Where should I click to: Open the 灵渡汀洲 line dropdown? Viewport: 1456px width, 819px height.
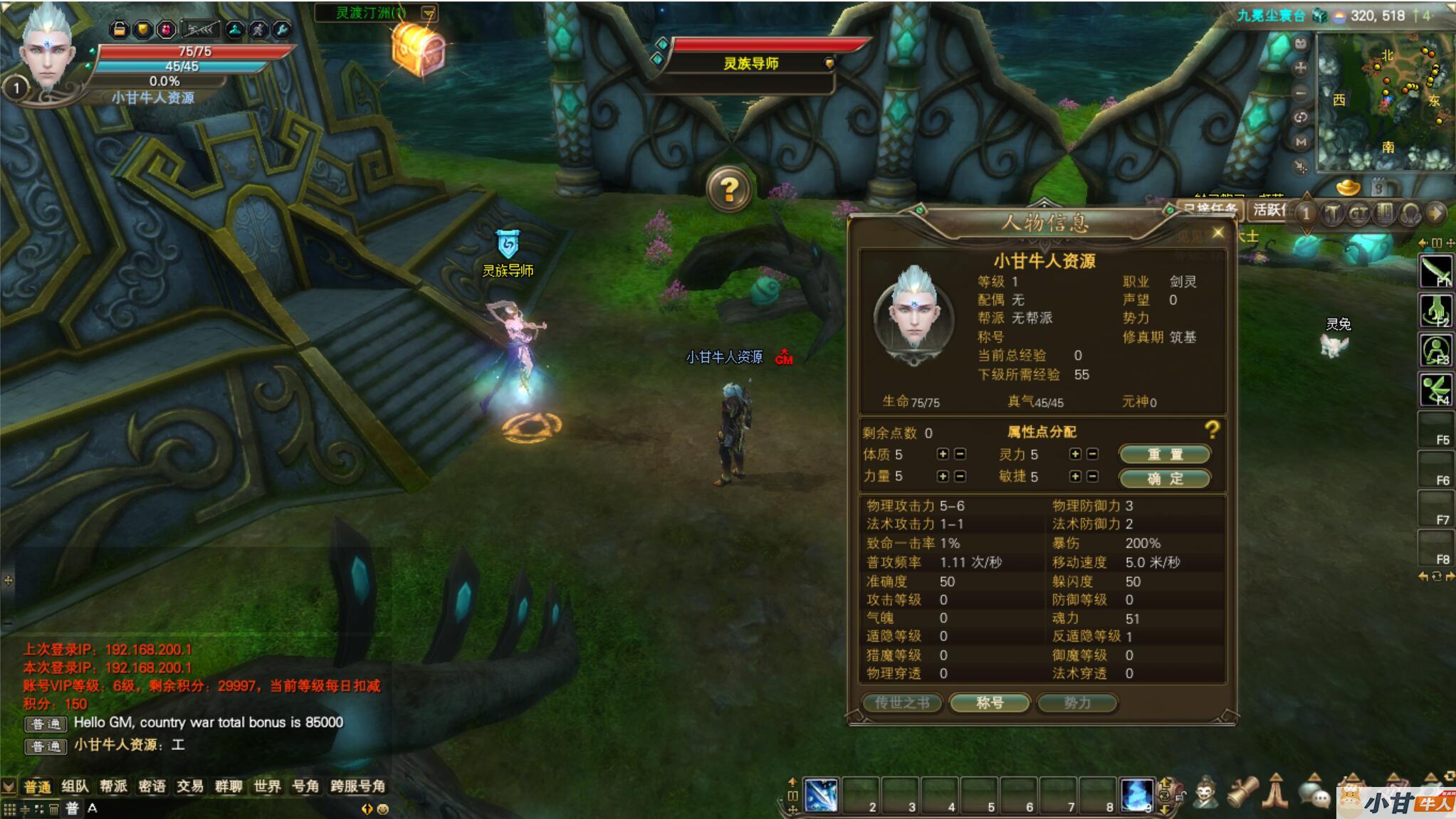coord(428,13)
